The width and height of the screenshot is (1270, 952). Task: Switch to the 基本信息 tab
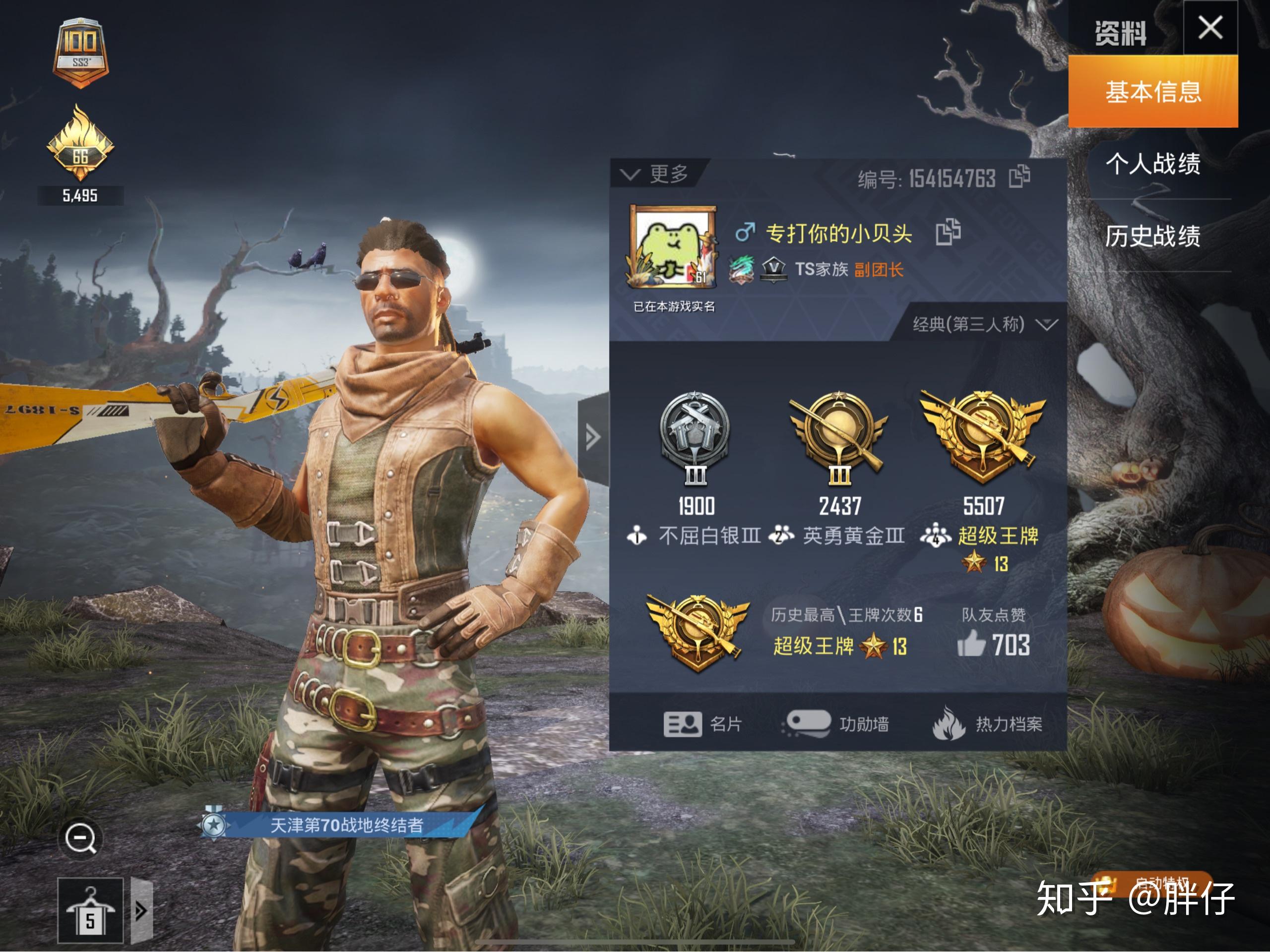click(x=1152, y=92)
